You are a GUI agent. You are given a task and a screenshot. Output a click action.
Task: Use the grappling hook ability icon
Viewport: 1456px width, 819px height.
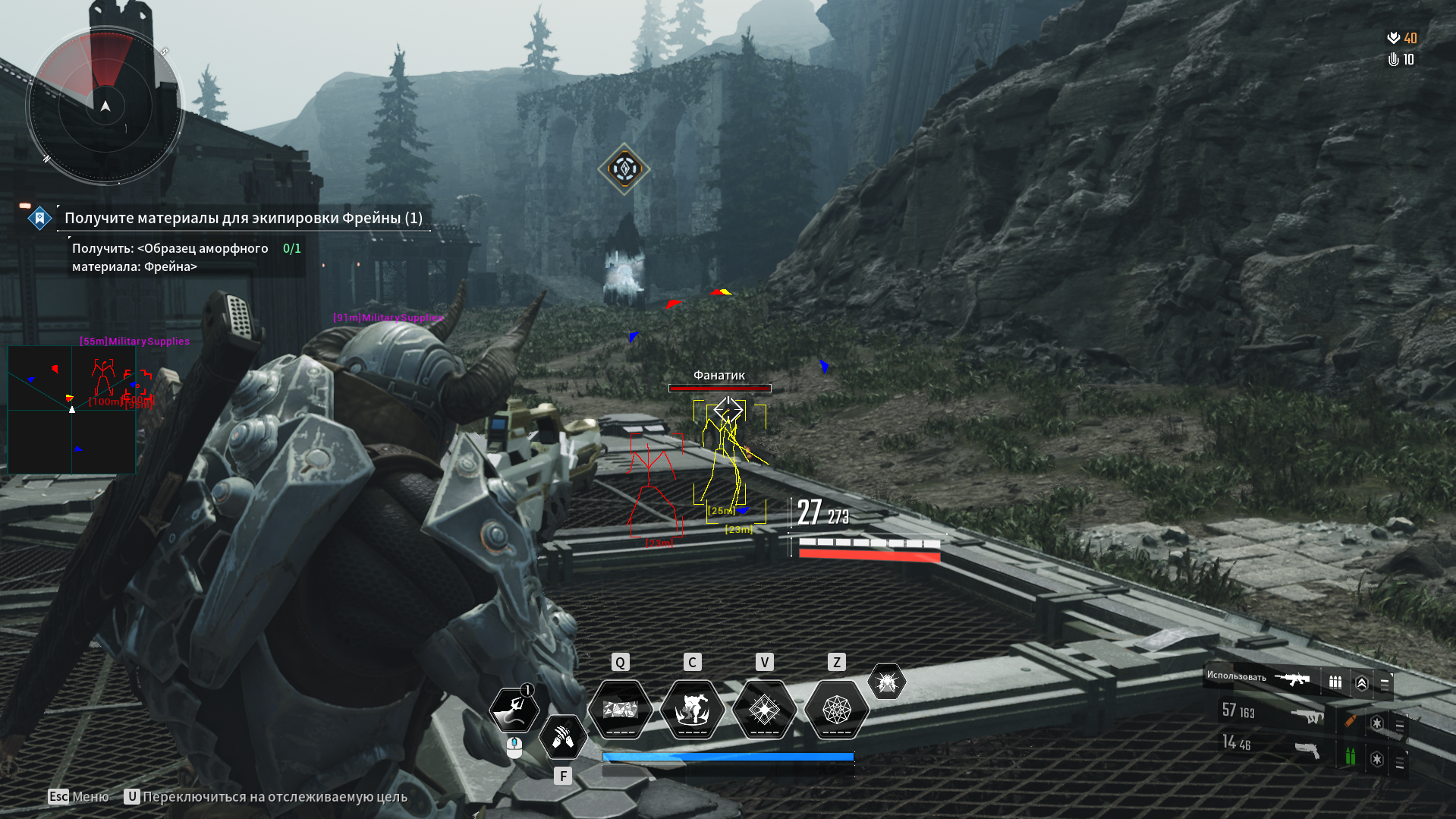tap(514, 710)
